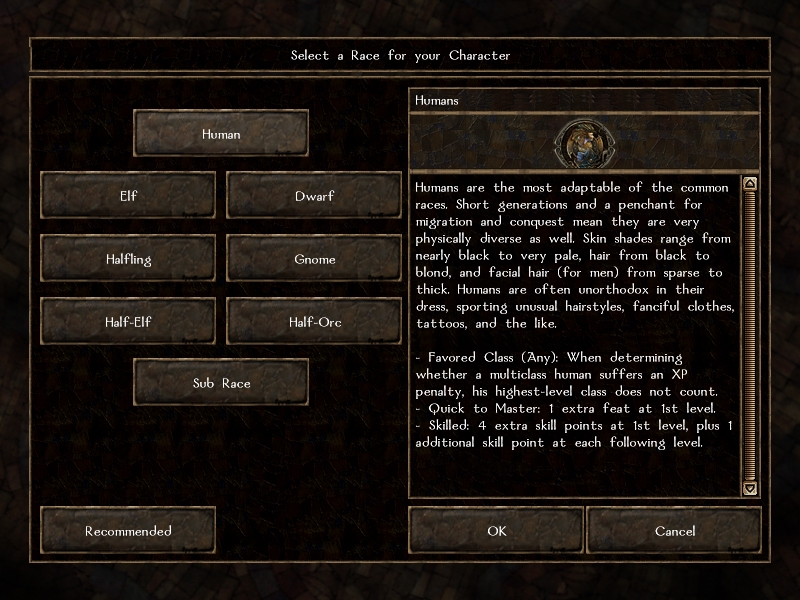Pick the Half-Orc race
Viewport: 800px width, 600px height.
click(x=314, y=322)
